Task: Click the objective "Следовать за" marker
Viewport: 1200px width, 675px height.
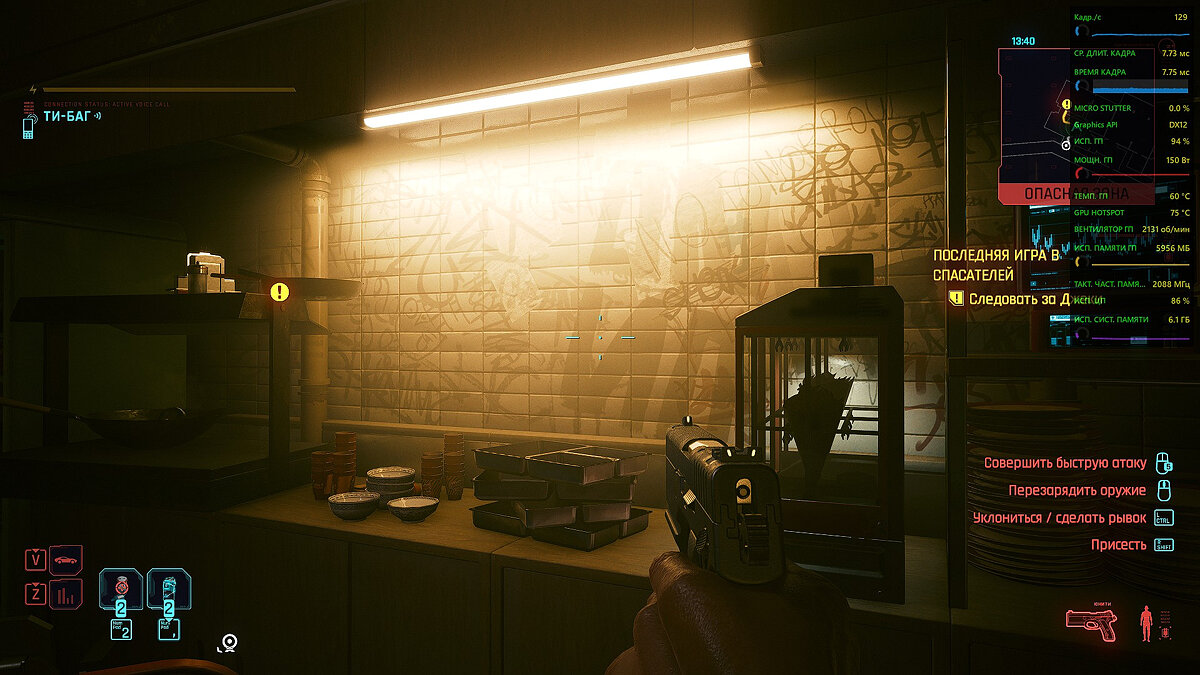Action: (x=956, y=299)
